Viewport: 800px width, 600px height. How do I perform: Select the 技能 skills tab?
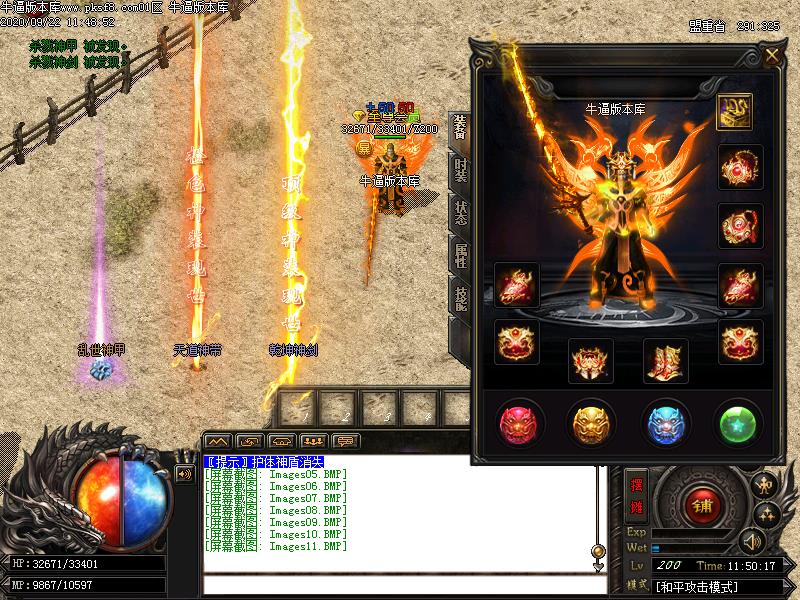pyautogui.click(x=459, y=298)
